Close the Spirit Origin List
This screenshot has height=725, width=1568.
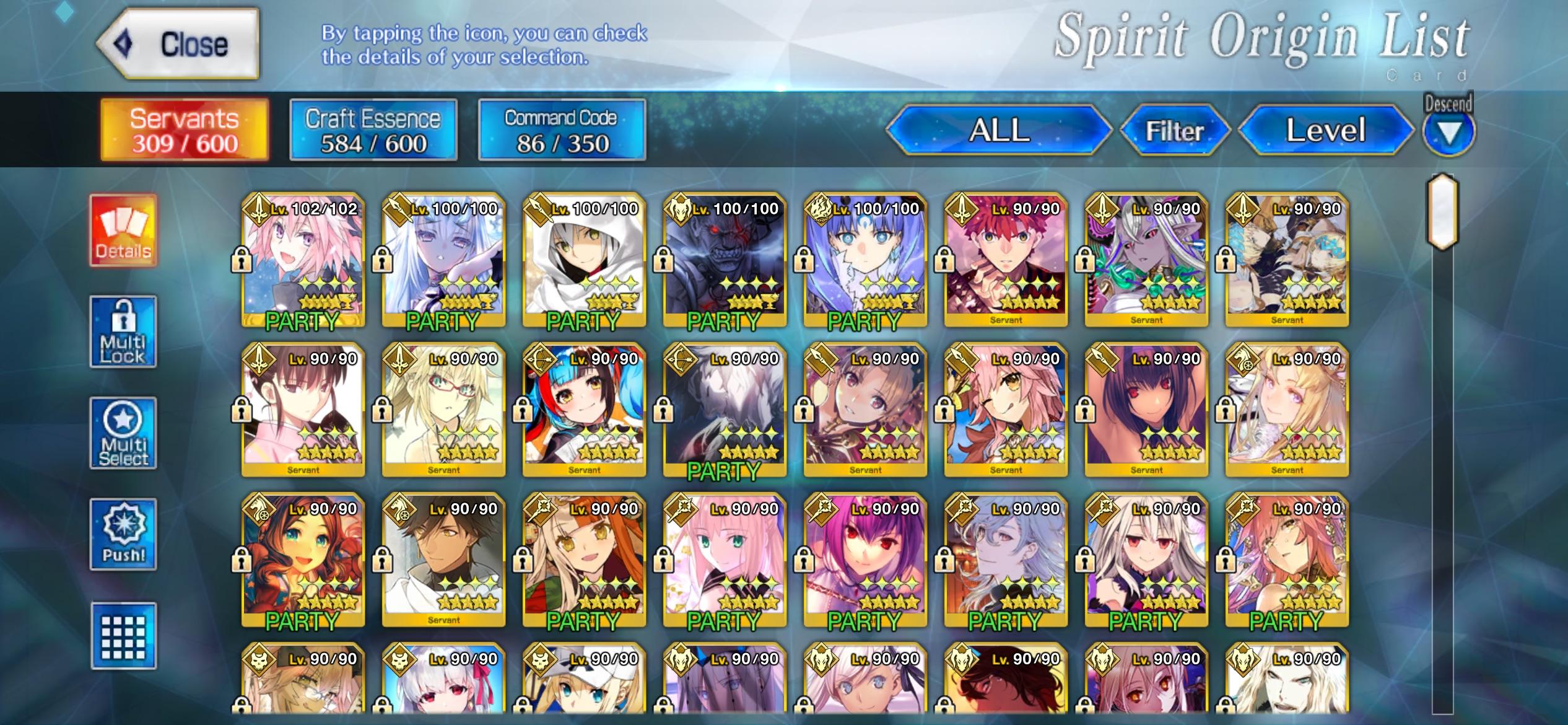(178, 45)
